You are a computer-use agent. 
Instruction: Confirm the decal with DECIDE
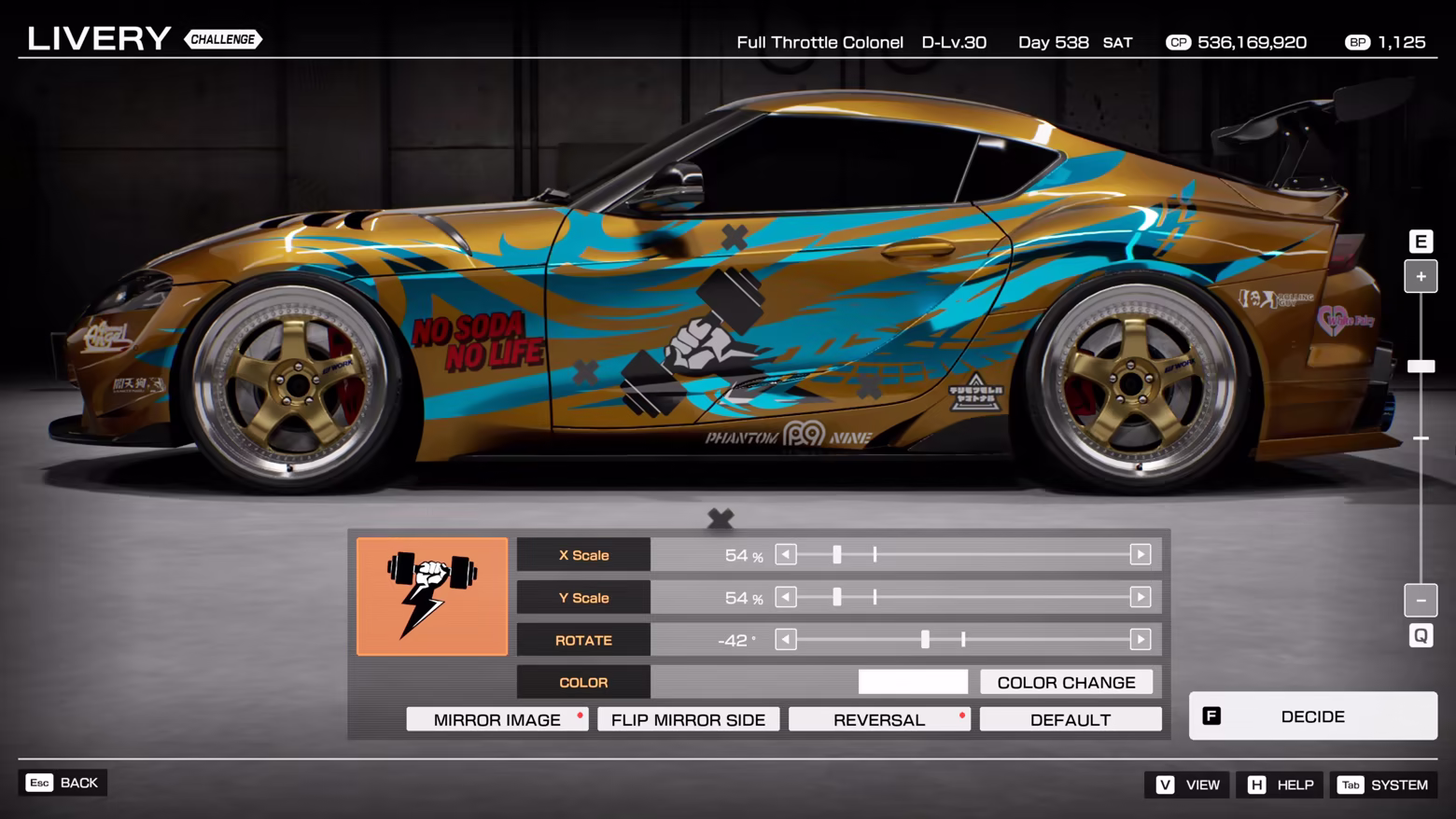1312,715
